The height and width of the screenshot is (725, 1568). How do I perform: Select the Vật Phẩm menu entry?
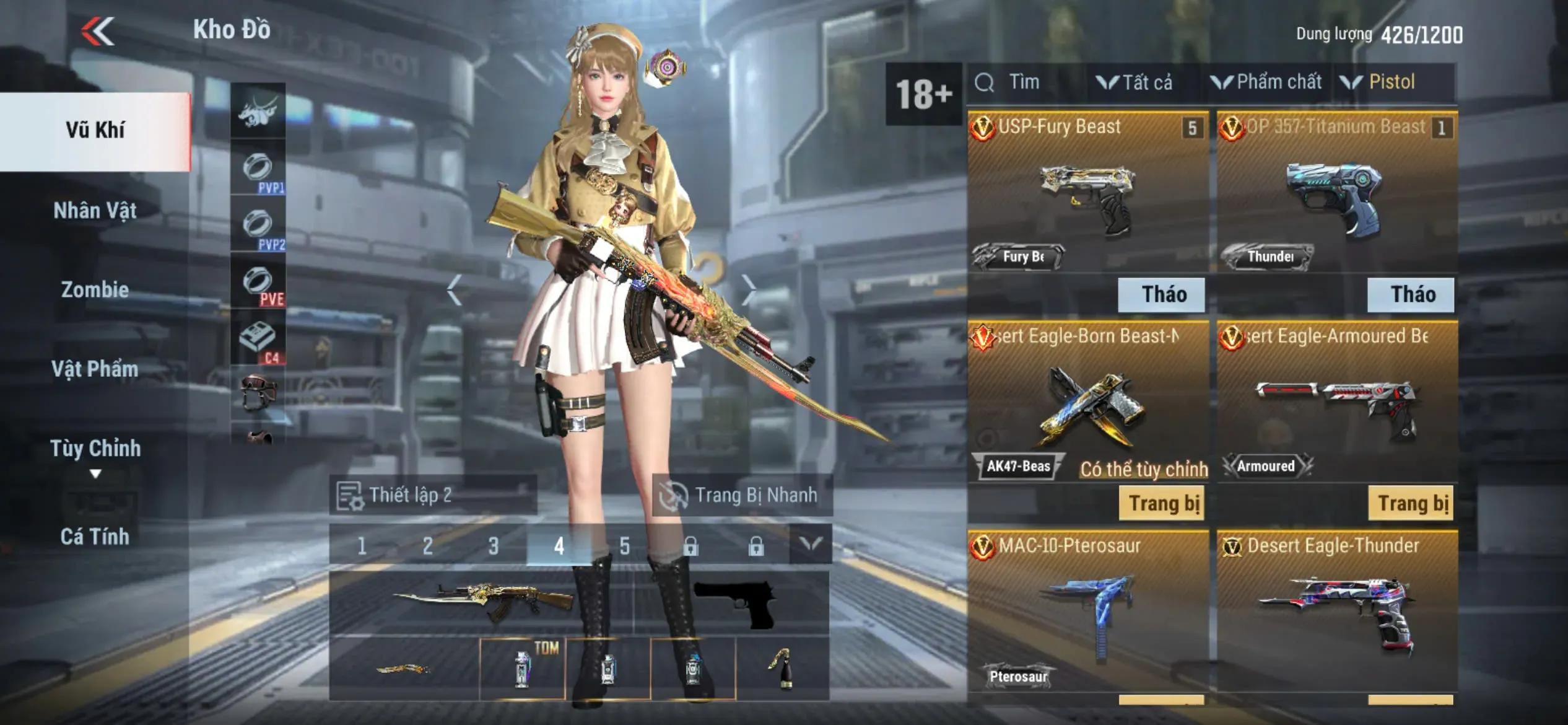point(95,369)
